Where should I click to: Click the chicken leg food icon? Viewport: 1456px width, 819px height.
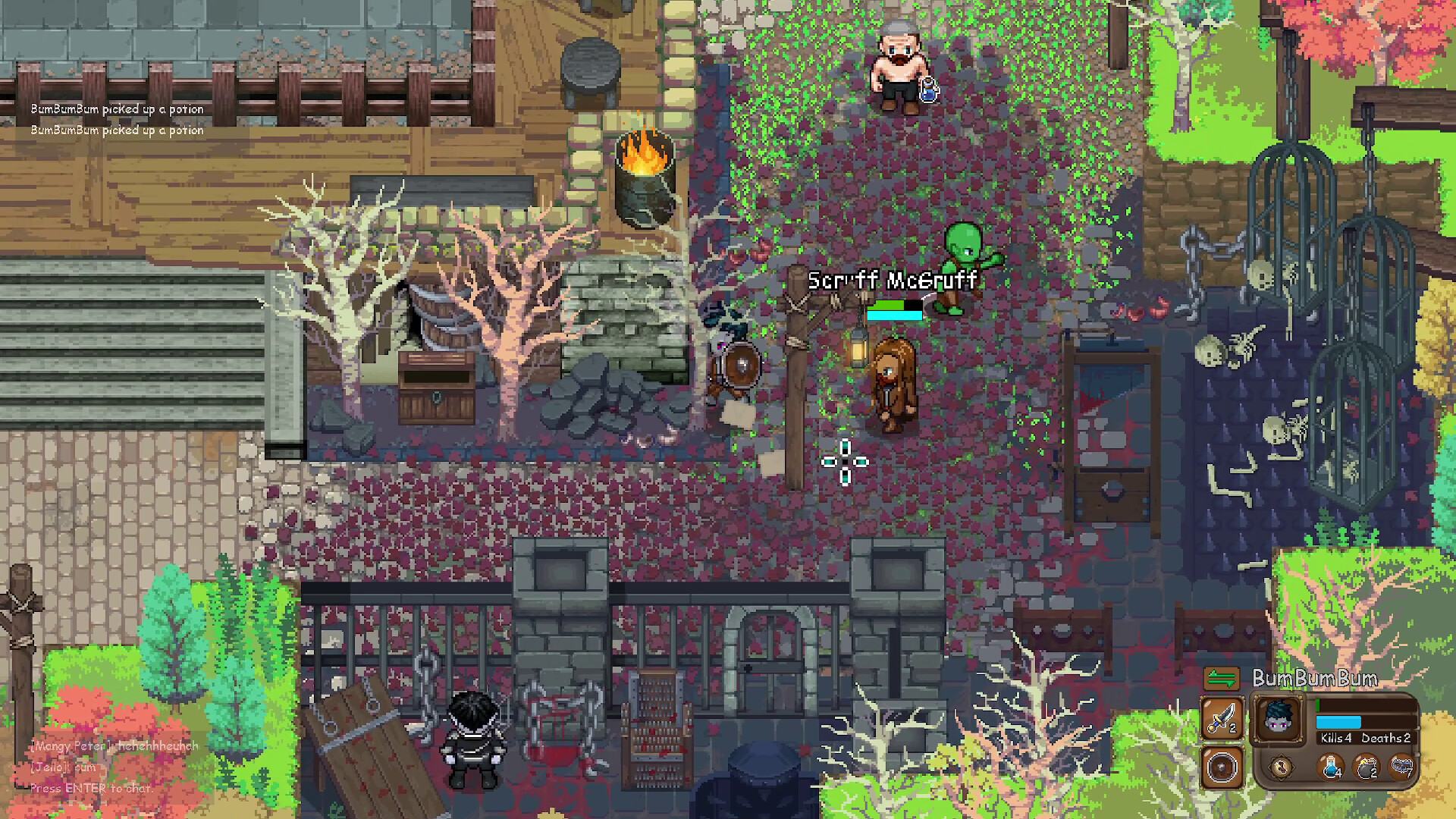point(1282,768)
